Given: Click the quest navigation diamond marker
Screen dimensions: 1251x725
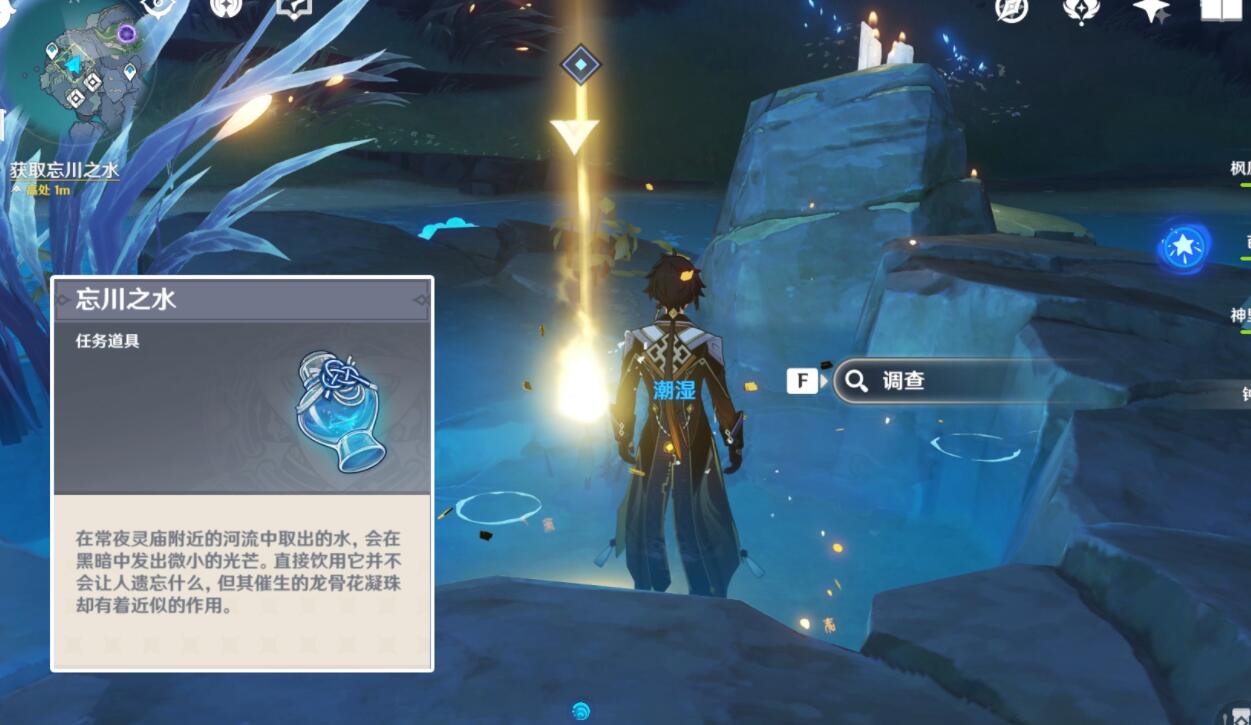Looking at the screenshot, I should click(x=580, y=65).
